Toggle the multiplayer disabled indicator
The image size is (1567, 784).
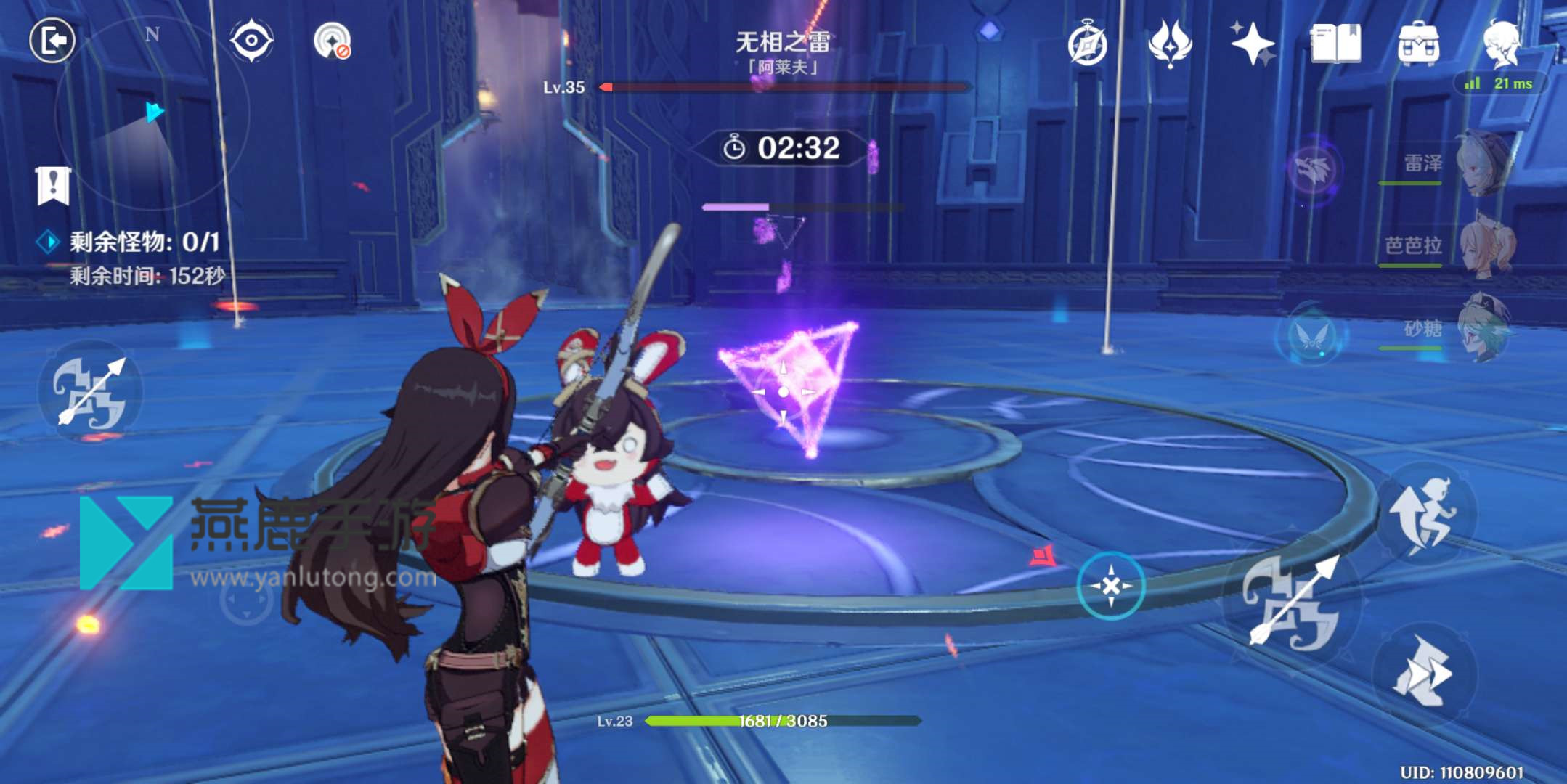(334, 42)
